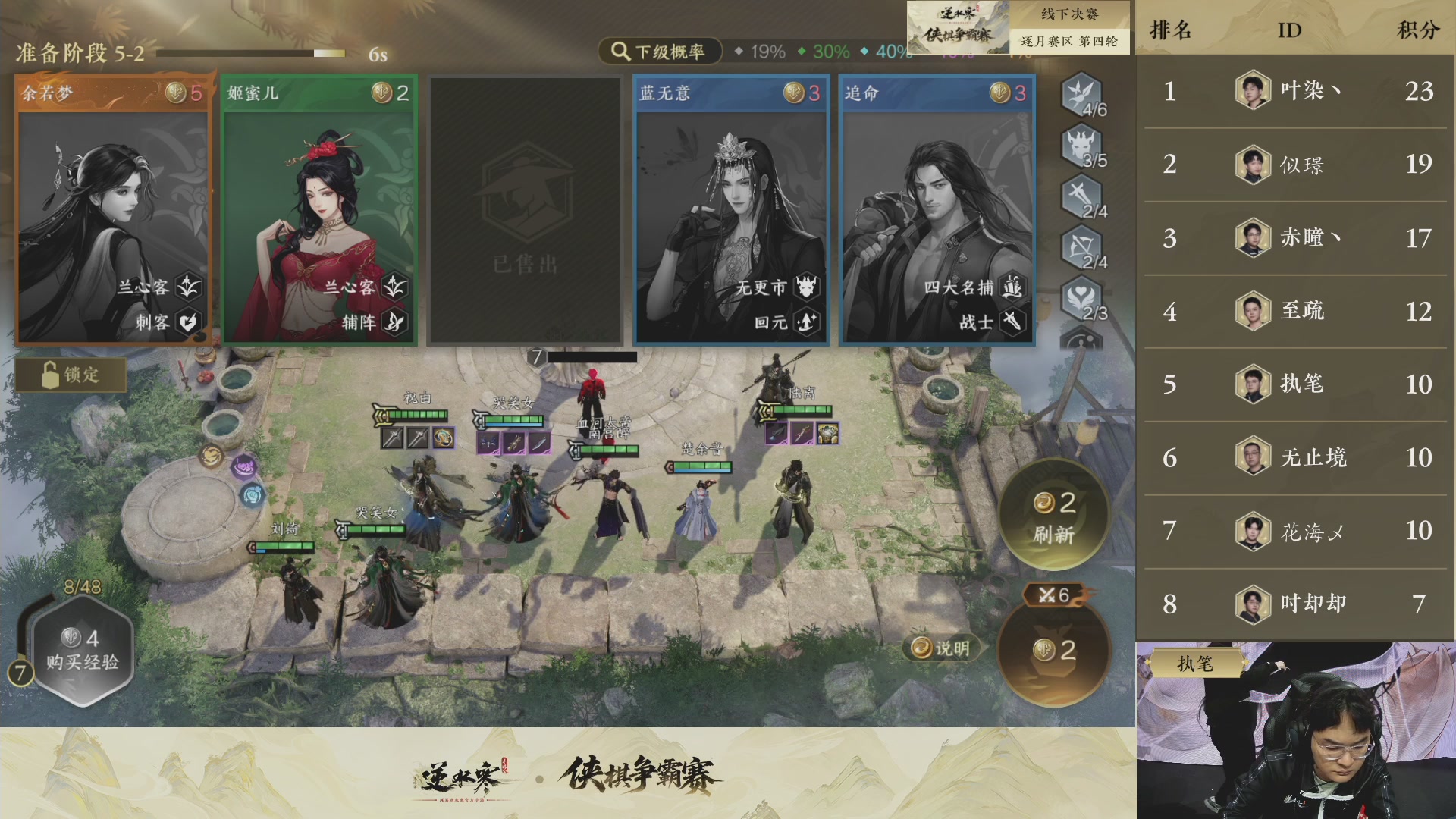Viewport: 1456px width, 819px height.
Task: Click the 战士 class icon on 追命's card
Action: [x=1012, y=322]
